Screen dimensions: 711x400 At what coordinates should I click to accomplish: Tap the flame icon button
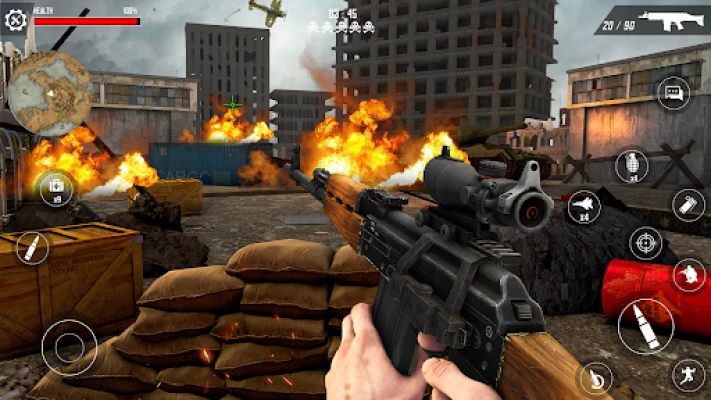(595, 378)
